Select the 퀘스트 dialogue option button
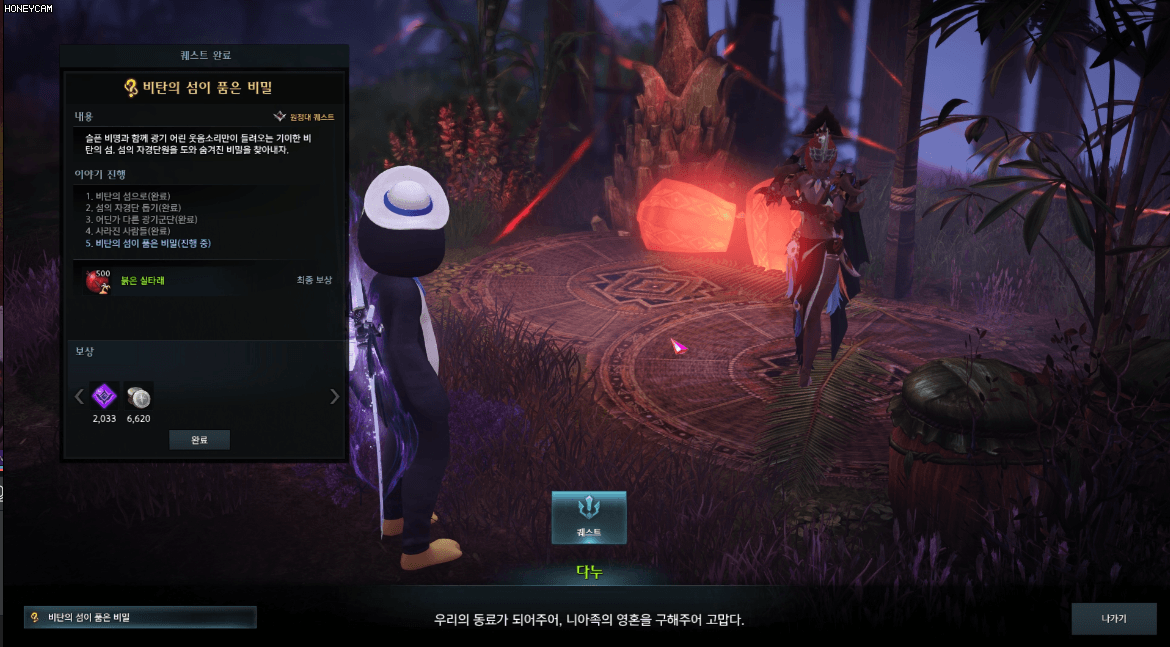Viewport: 1170px width, 647px height. (x=589, y=517)
